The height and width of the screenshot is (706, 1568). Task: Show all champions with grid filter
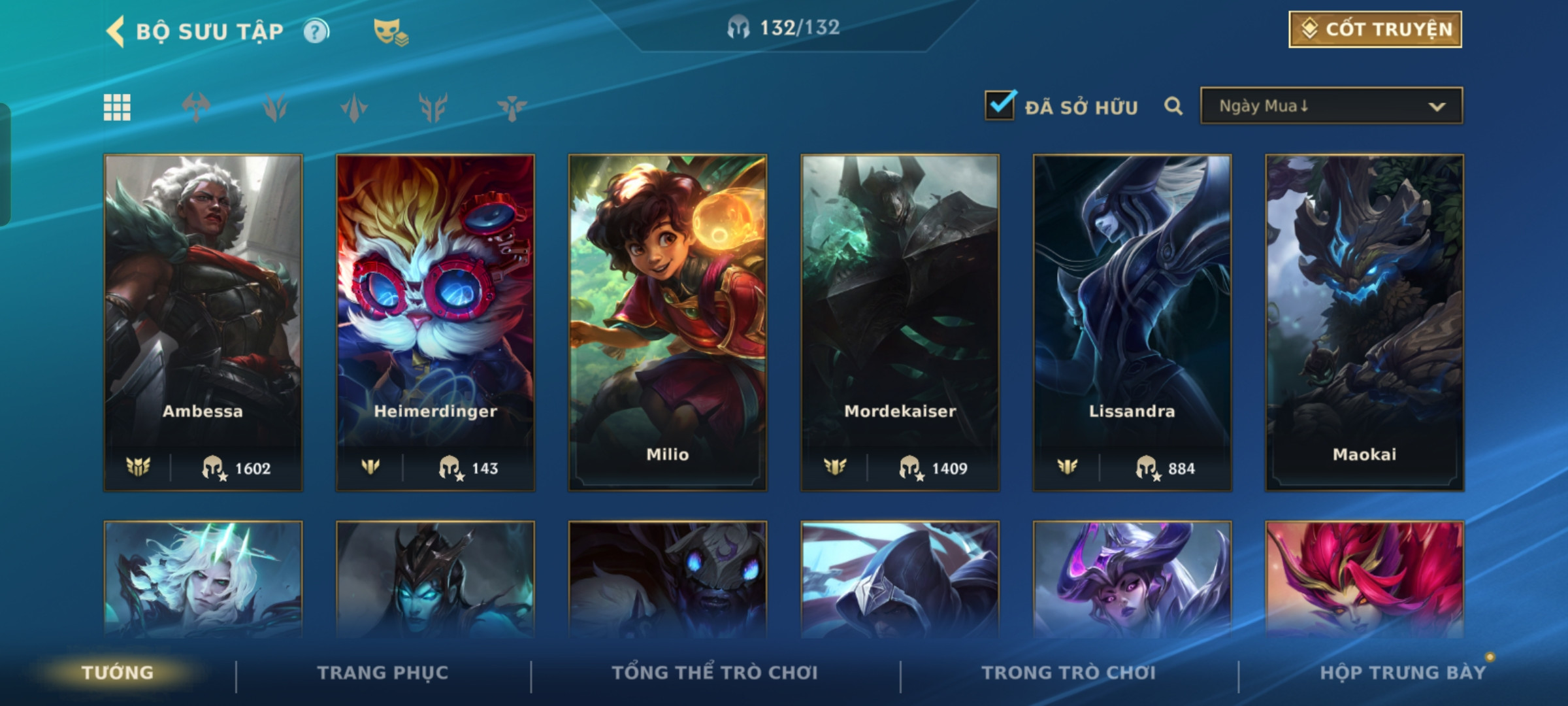[117, 107]
